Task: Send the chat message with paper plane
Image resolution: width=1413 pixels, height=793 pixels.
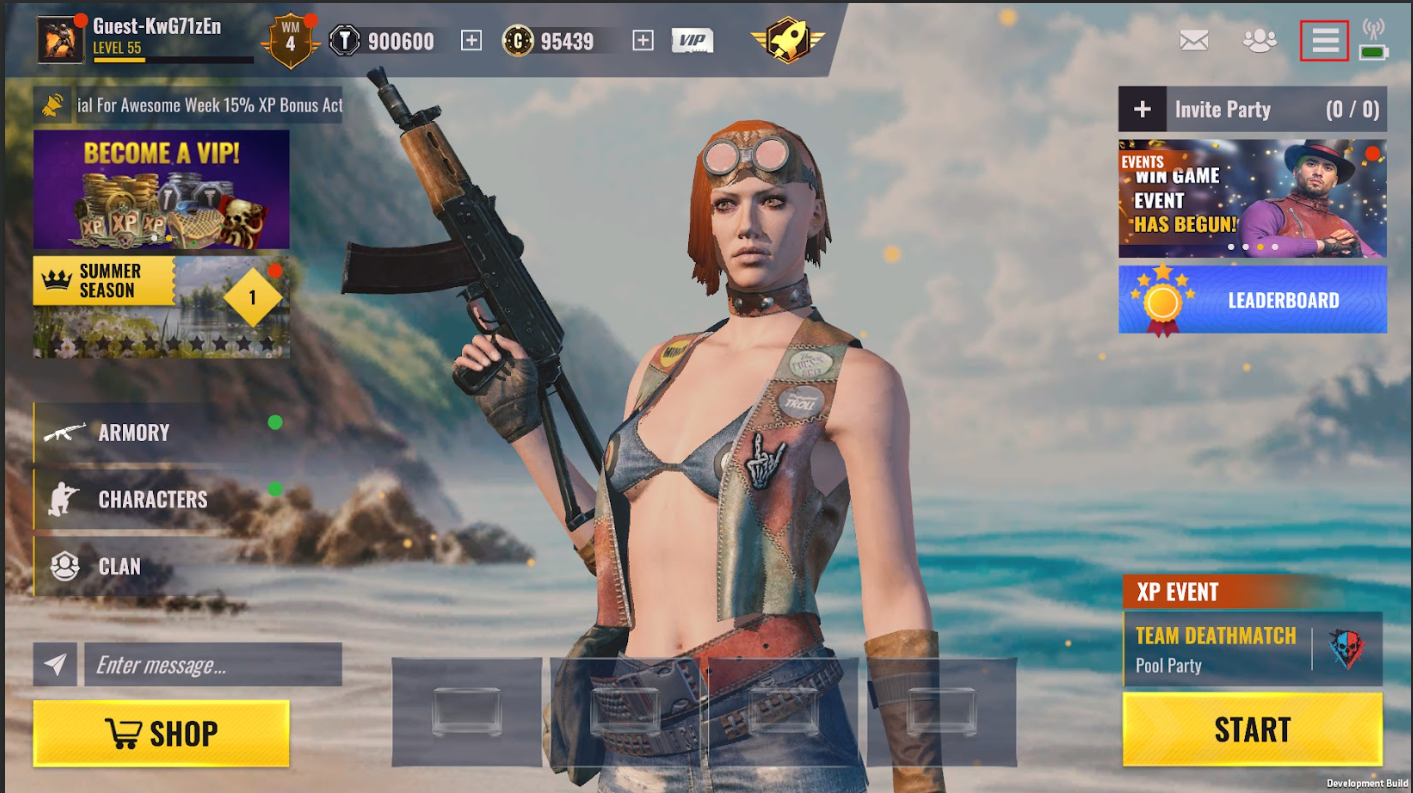Action: 56,665
